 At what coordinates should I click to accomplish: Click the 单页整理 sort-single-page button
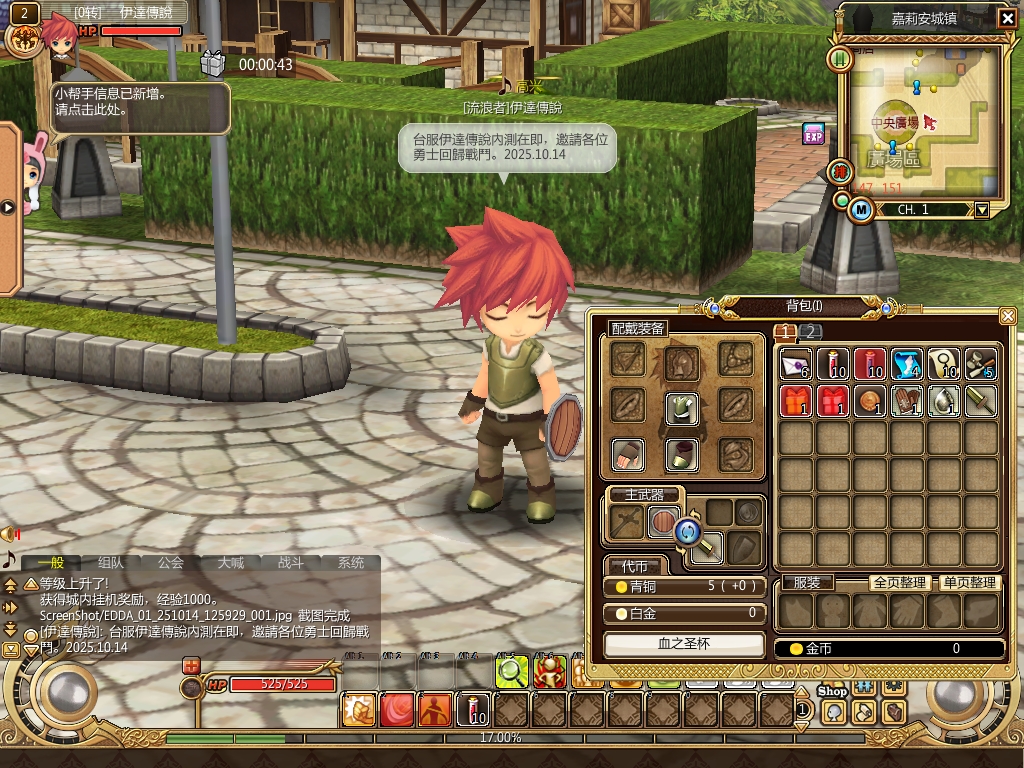point(969,582)
